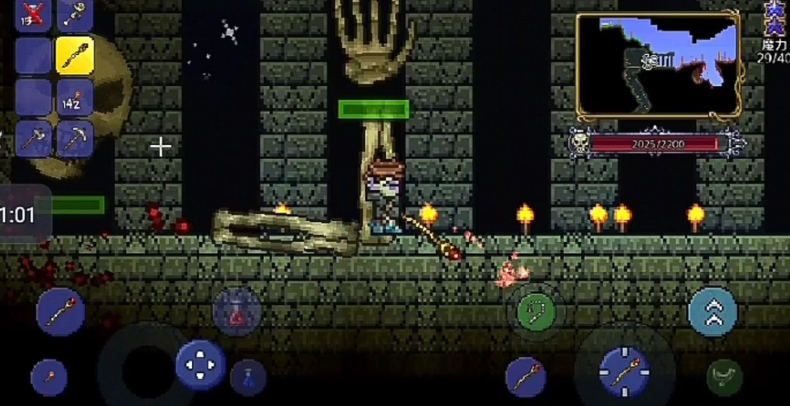The height and width of the screenshot is (406, 790).
Task: Choose the pickaxe hotbar slot
Action: point(74,138)
